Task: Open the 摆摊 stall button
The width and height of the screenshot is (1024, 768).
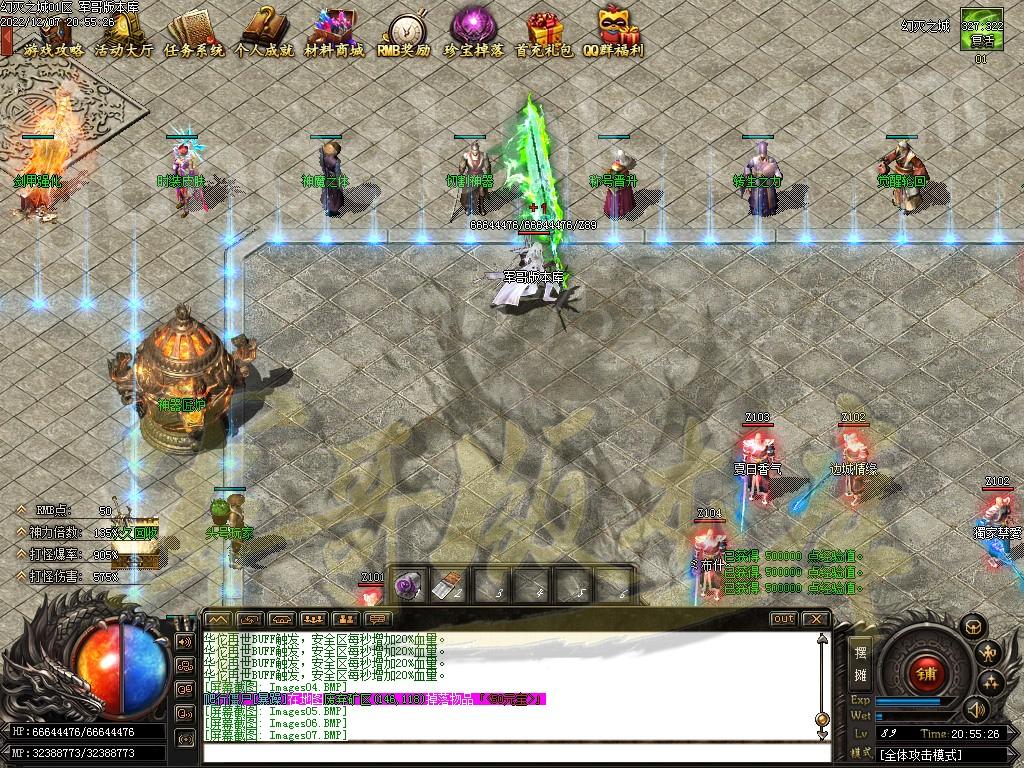Action: coord(860,663)
